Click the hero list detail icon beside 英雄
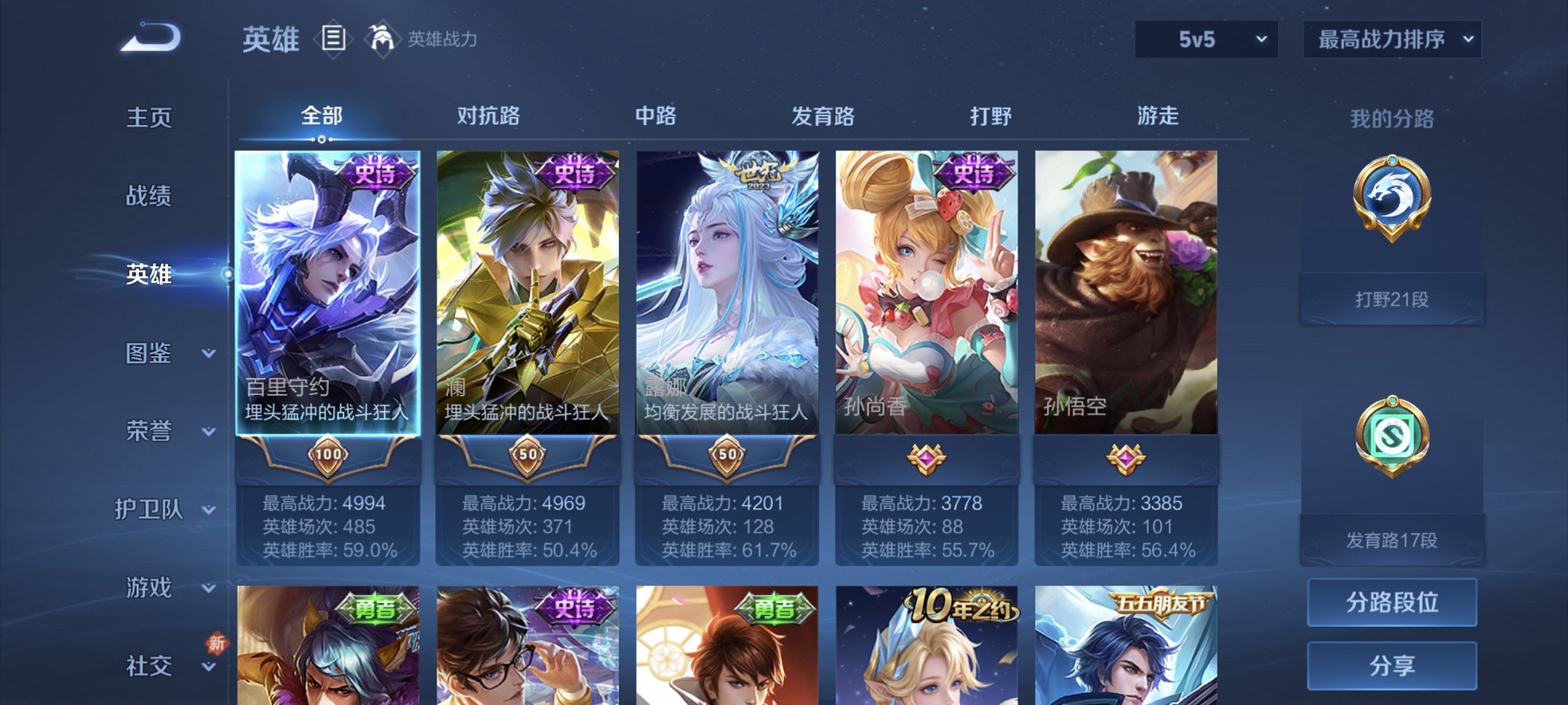Image resolution: width=1568 pixels, height=705 pixels. pos(334,39)
